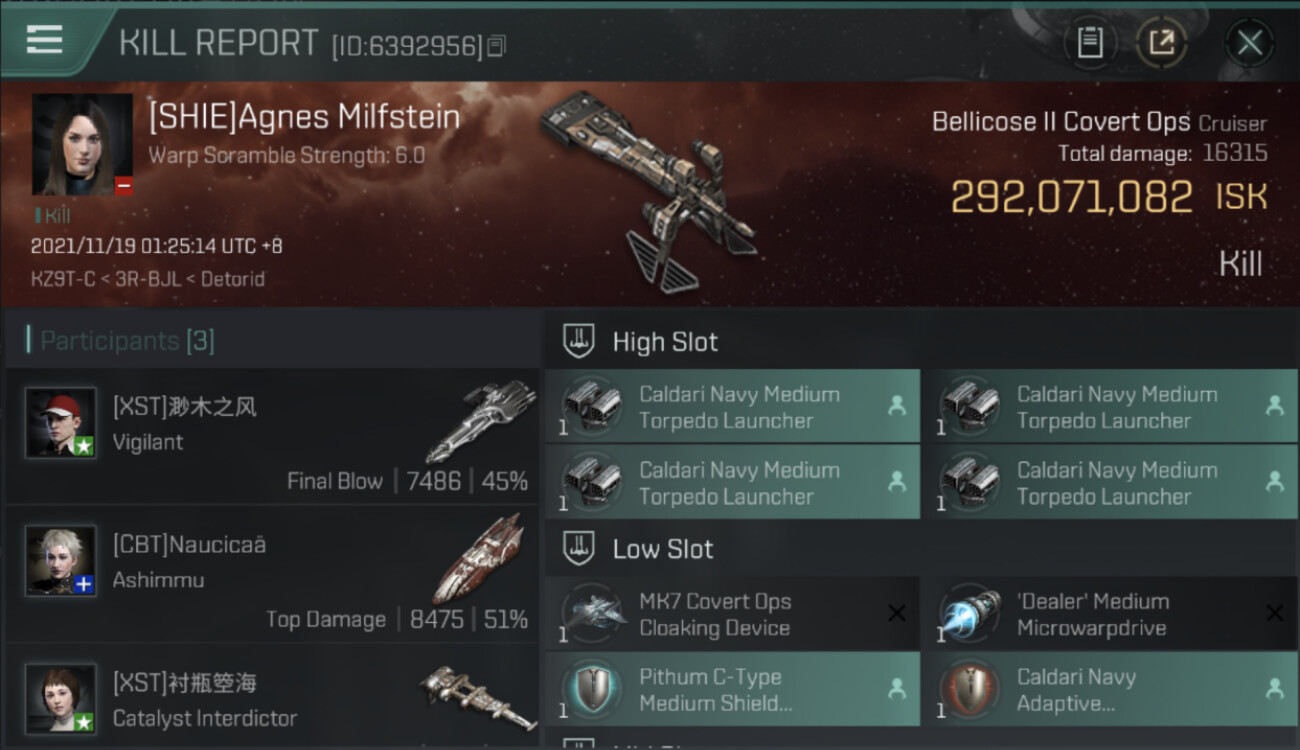Inspect the MK7 Covert Ops Cloaking Device
1300x750 pixels.
[x=731, y=614]
